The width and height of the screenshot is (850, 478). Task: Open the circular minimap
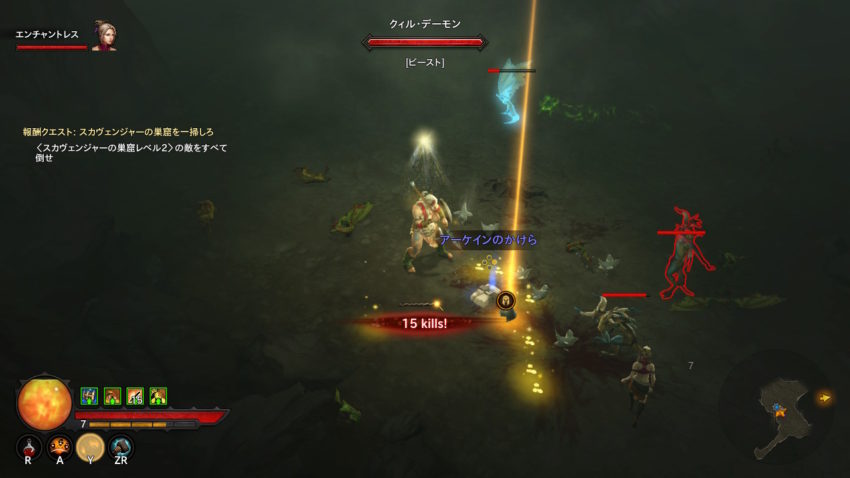773,405
